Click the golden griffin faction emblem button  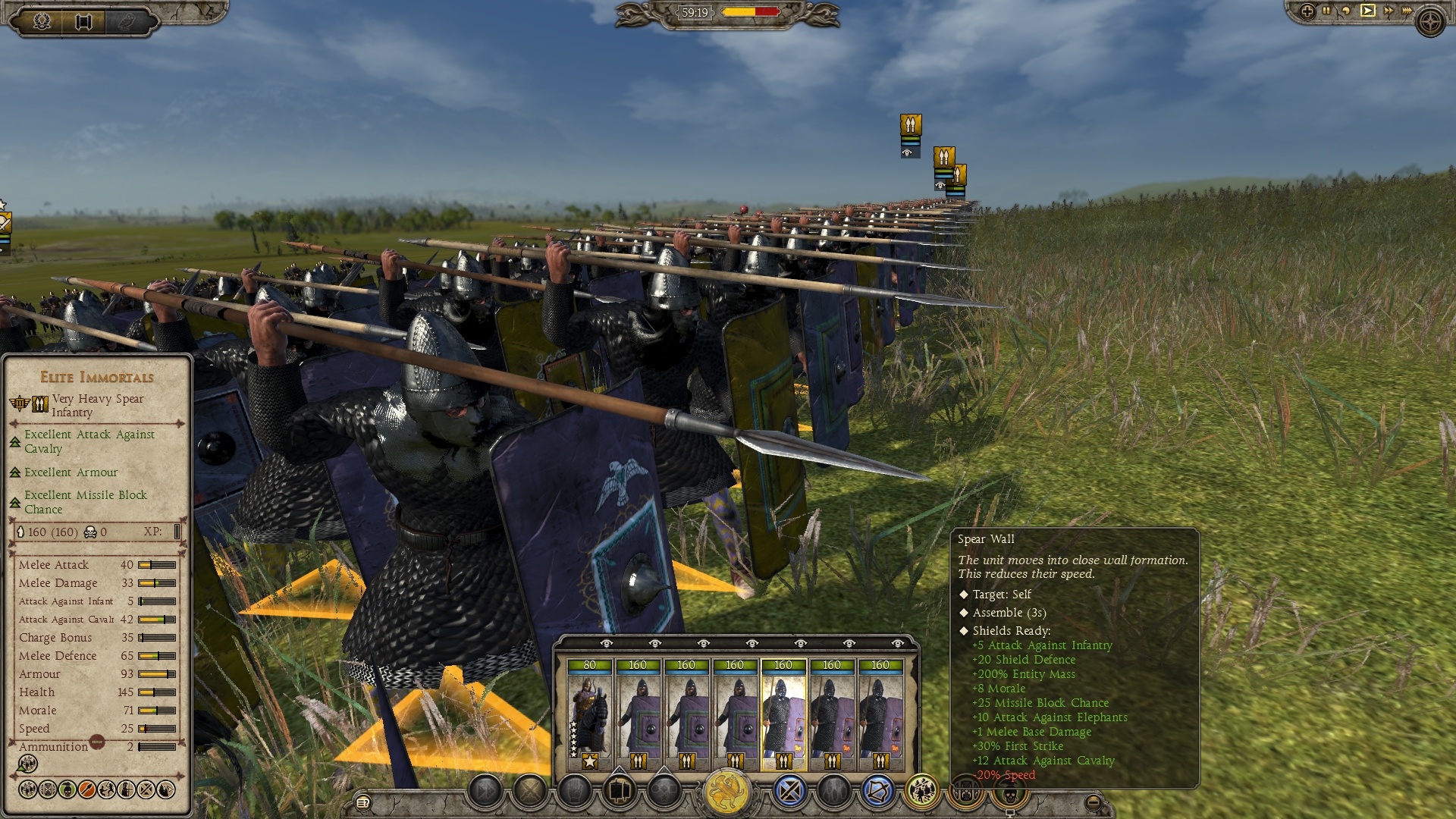pos(726,792)
